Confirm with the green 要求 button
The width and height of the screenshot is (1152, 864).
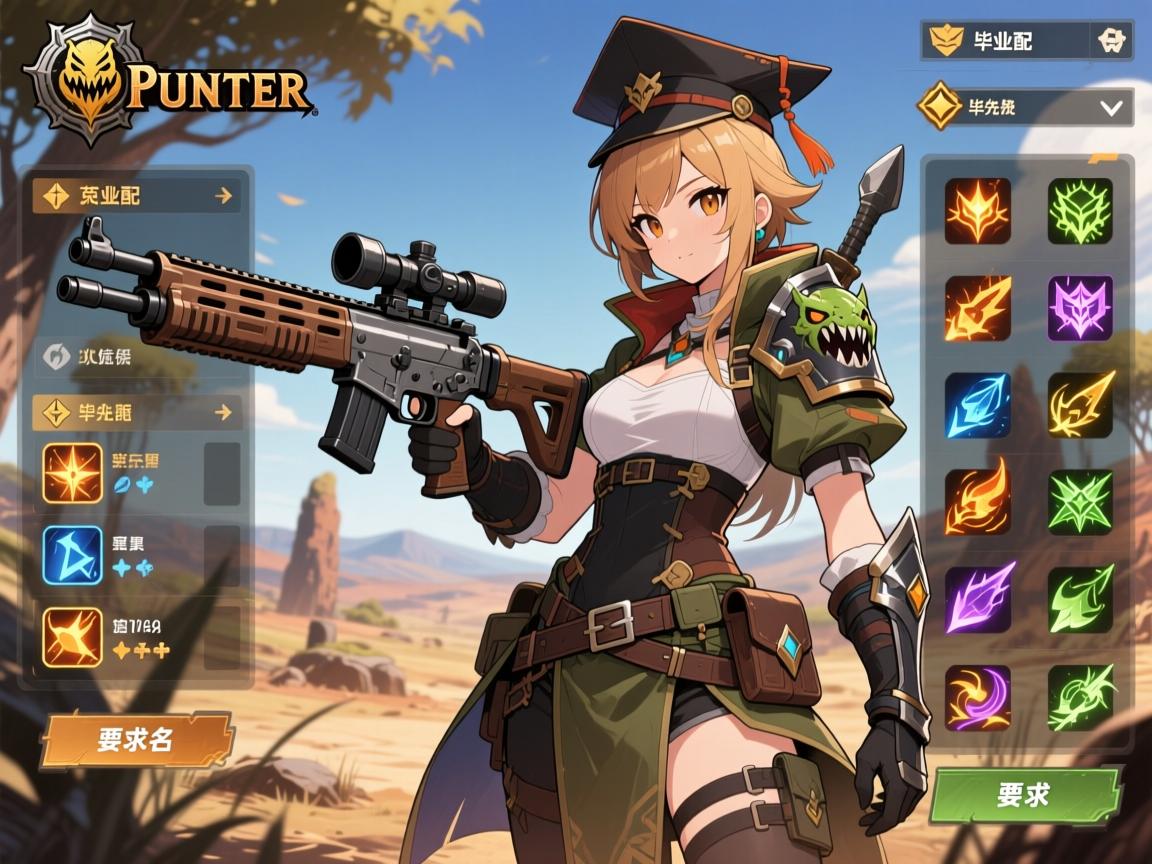coord(1024,795)
